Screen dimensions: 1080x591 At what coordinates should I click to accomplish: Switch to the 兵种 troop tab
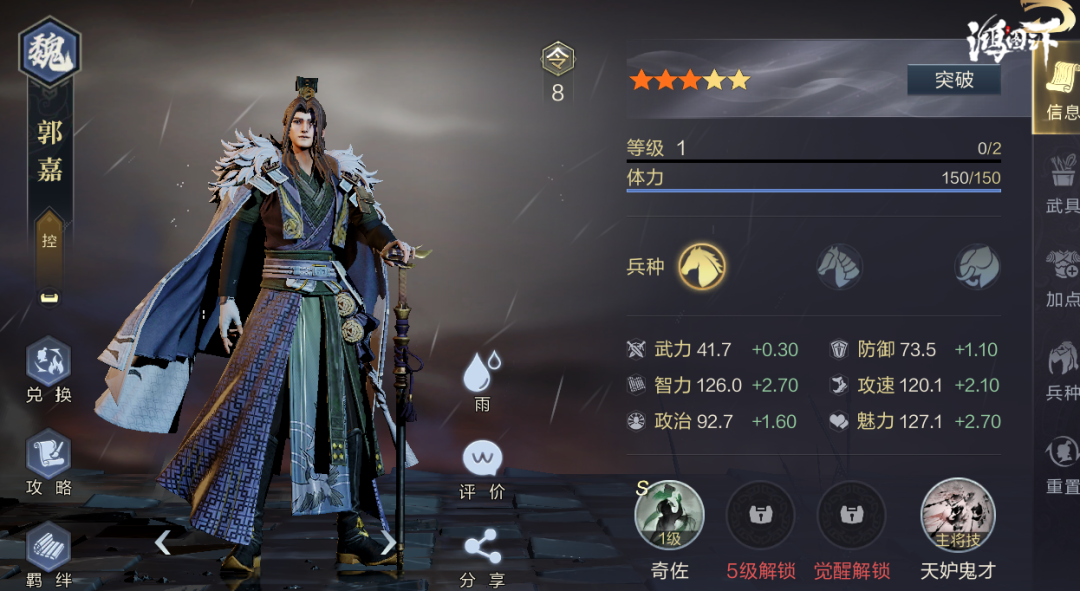pyautogui.click(x=1061, y=368)
